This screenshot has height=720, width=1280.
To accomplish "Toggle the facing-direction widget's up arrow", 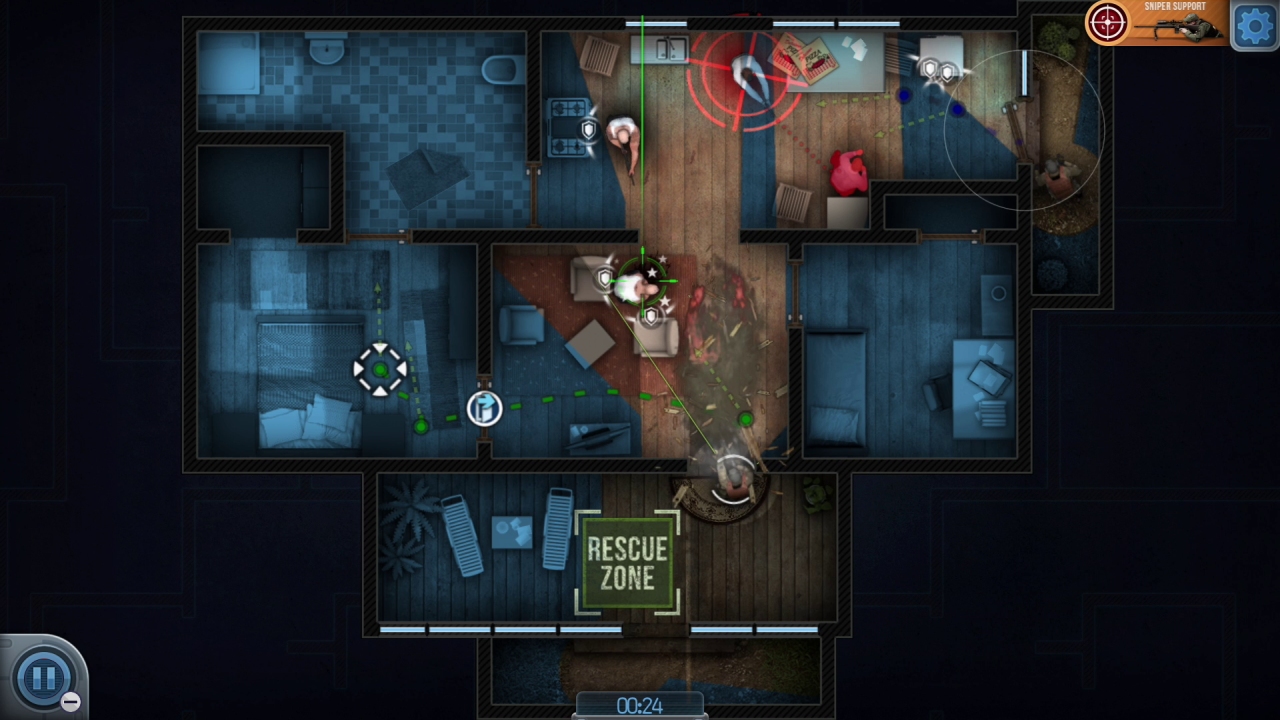I will tap(381, 348).
